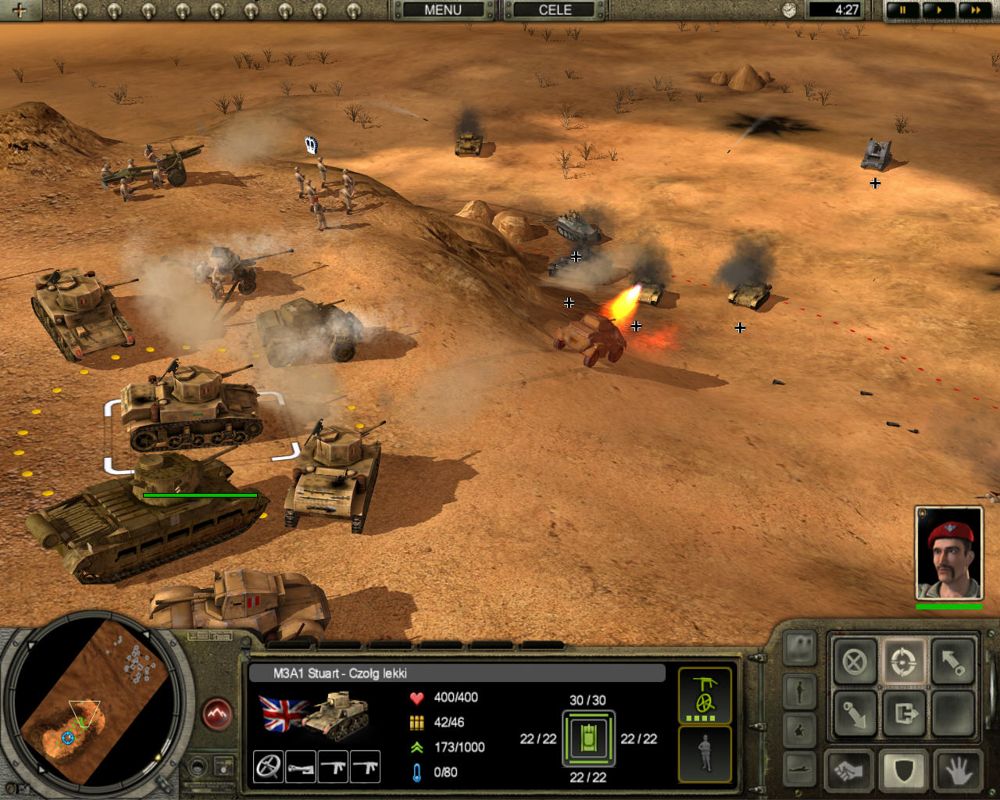Select the up-left arrow movement command

954,661
